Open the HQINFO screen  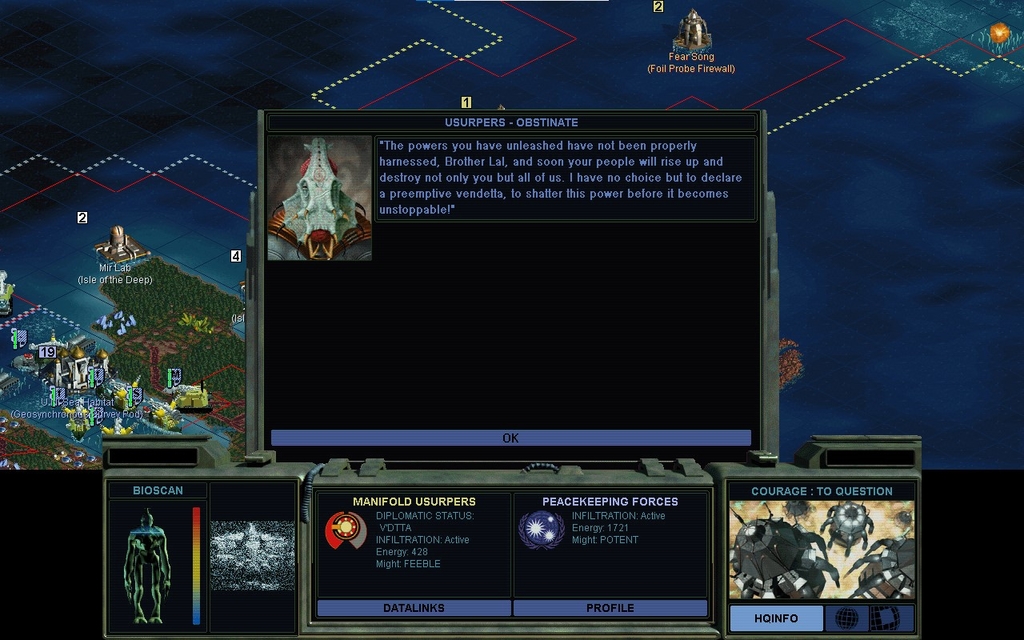click(776, 618)
